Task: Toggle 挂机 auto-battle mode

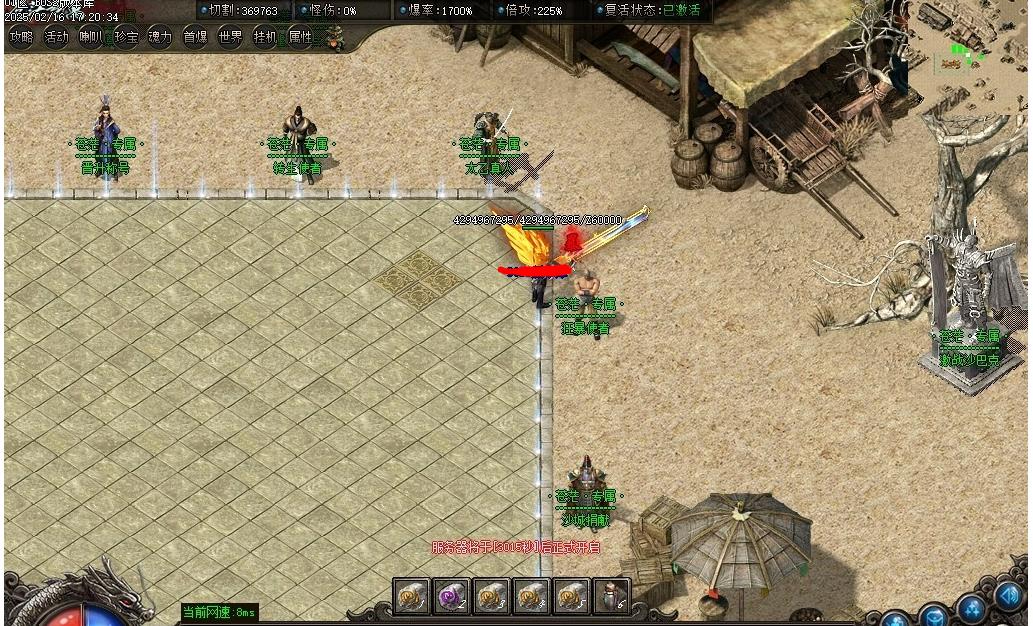Action: pyautogui.click(x=265, y=38)
